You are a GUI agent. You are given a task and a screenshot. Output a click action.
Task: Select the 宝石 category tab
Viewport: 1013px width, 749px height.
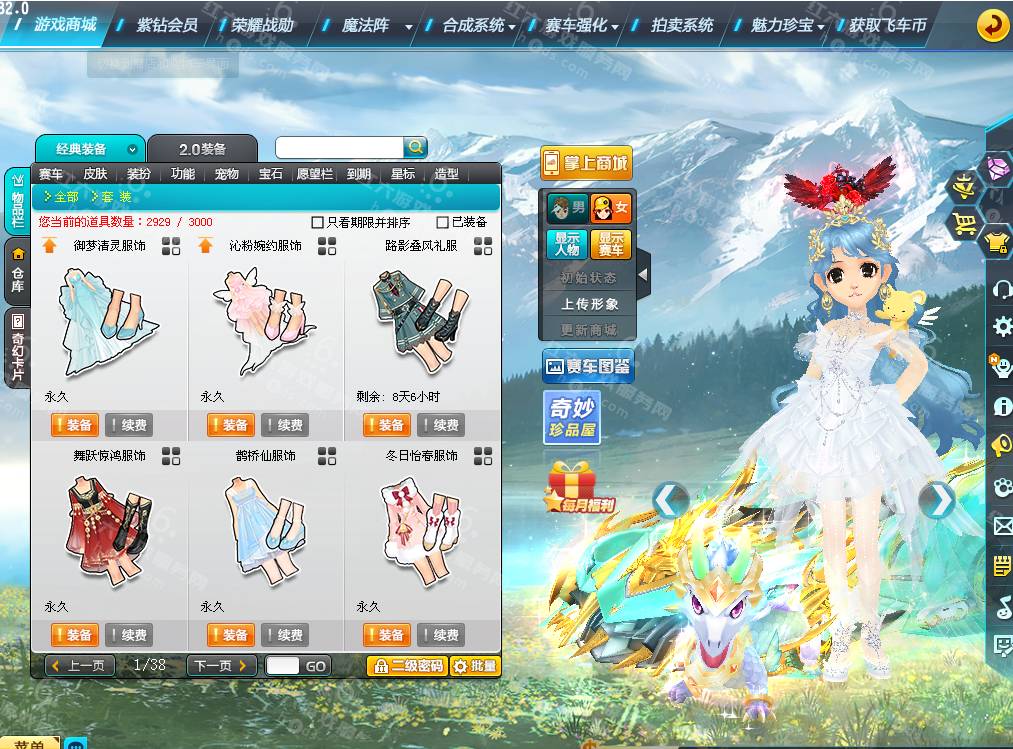point(271,174)
